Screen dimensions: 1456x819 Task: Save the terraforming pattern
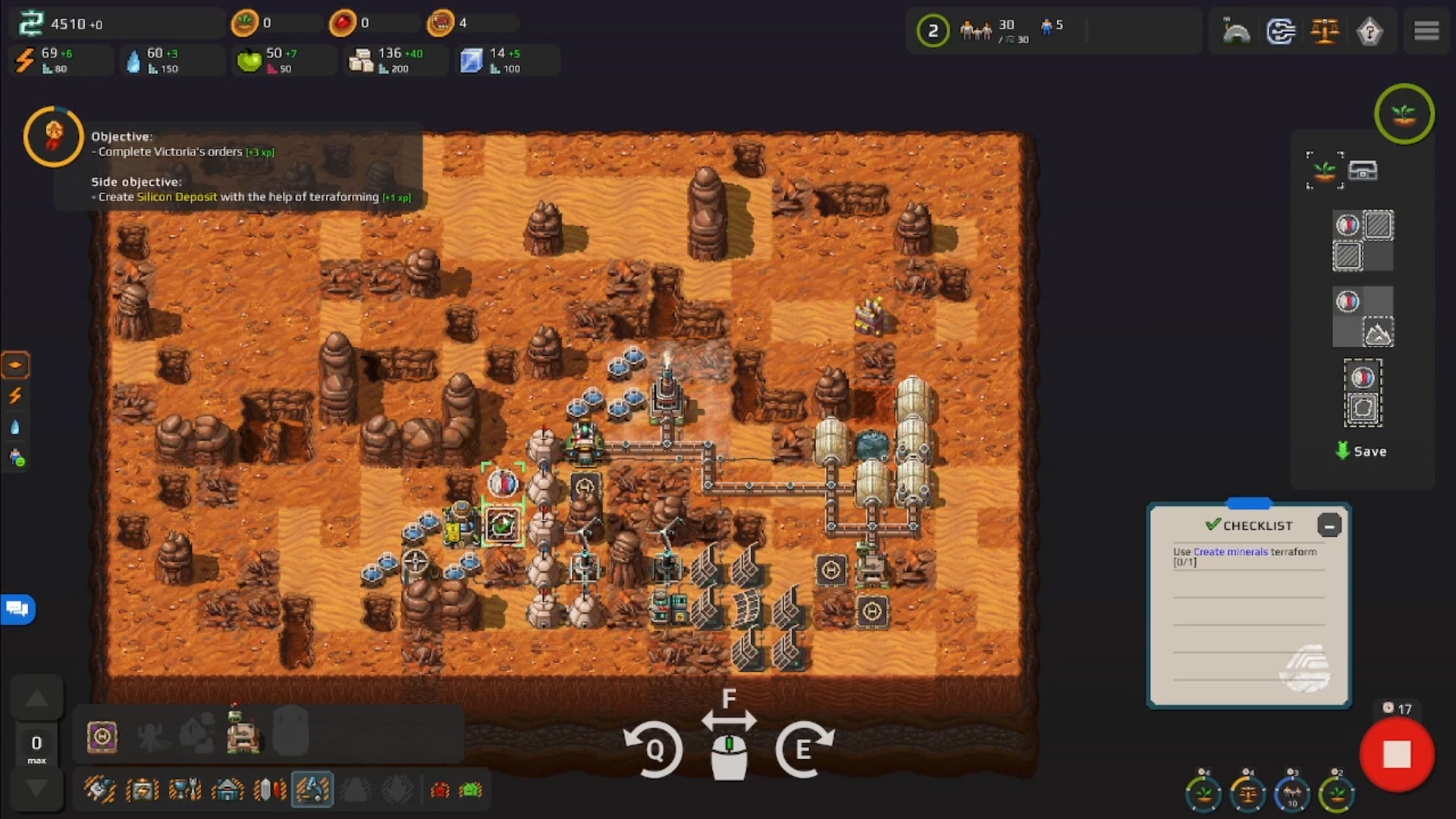(x=1361, y=451)
